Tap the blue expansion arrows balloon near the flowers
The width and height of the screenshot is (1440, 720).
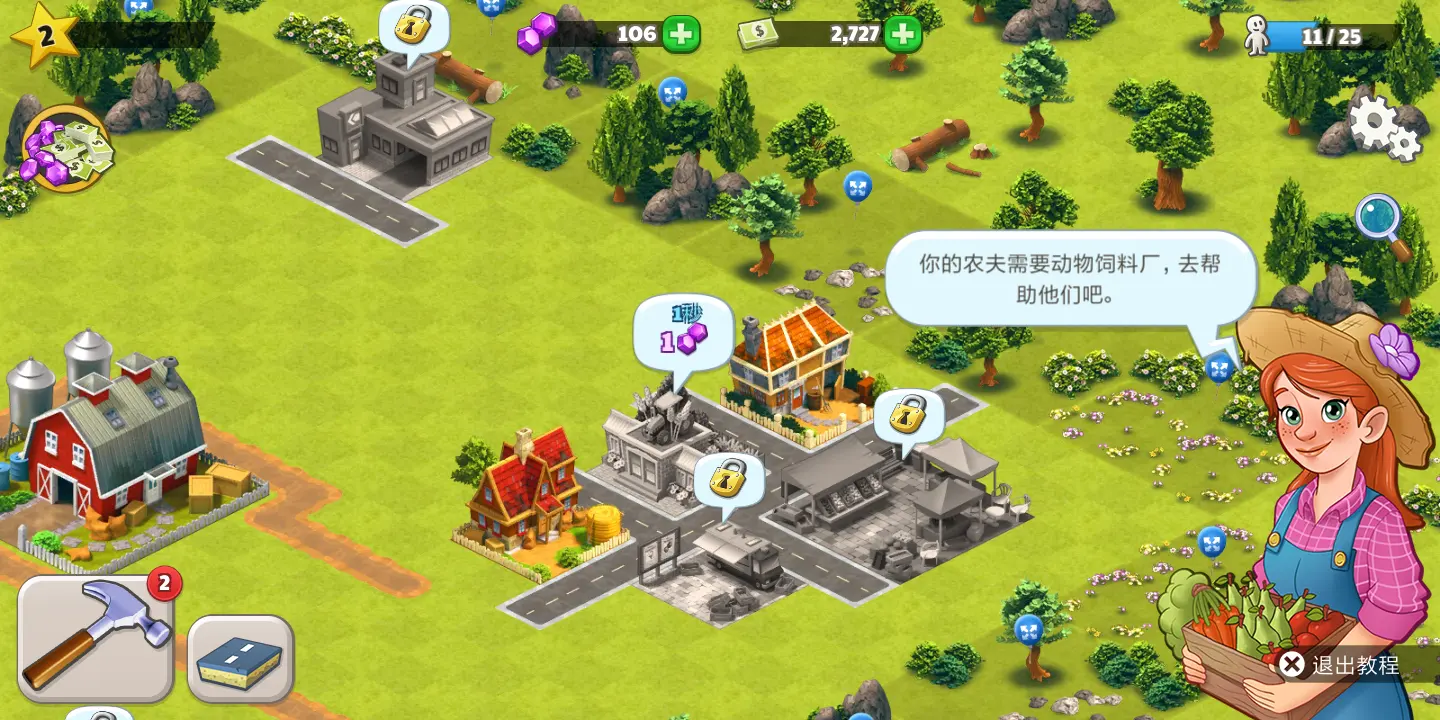1219,370
